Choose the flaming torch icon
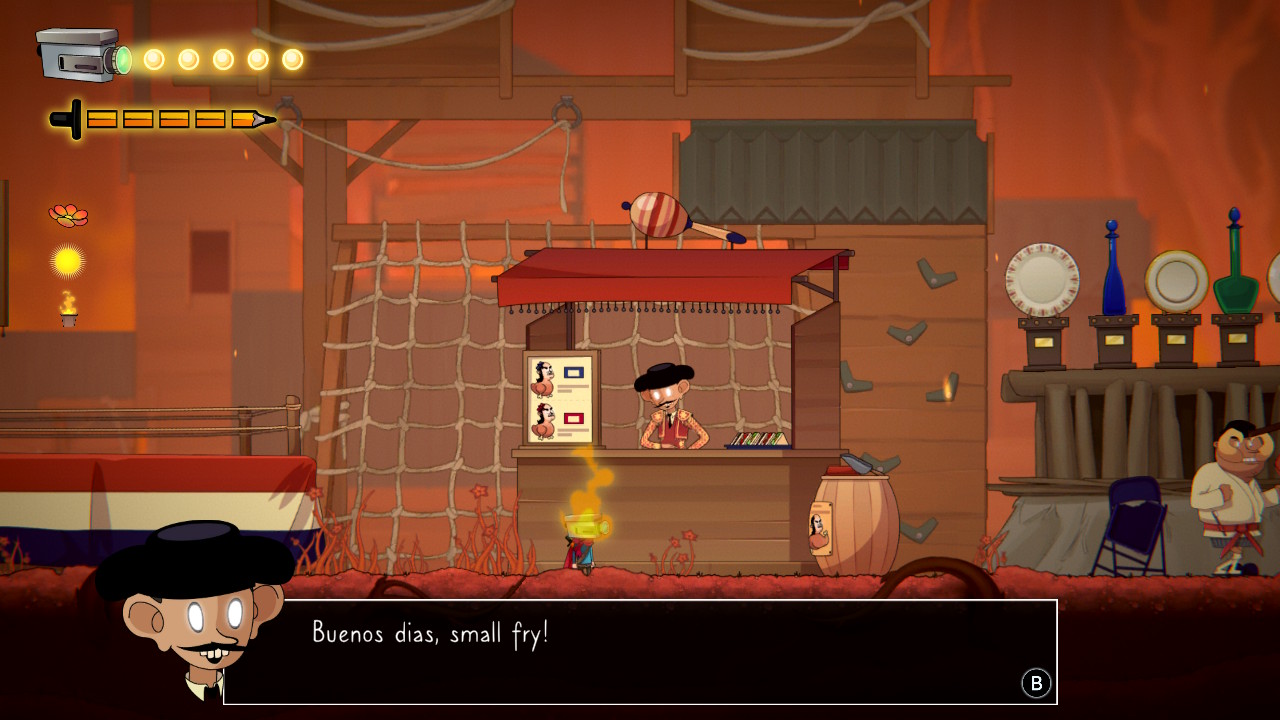Viewport: 1280px width, 720px height. (68, 309)
